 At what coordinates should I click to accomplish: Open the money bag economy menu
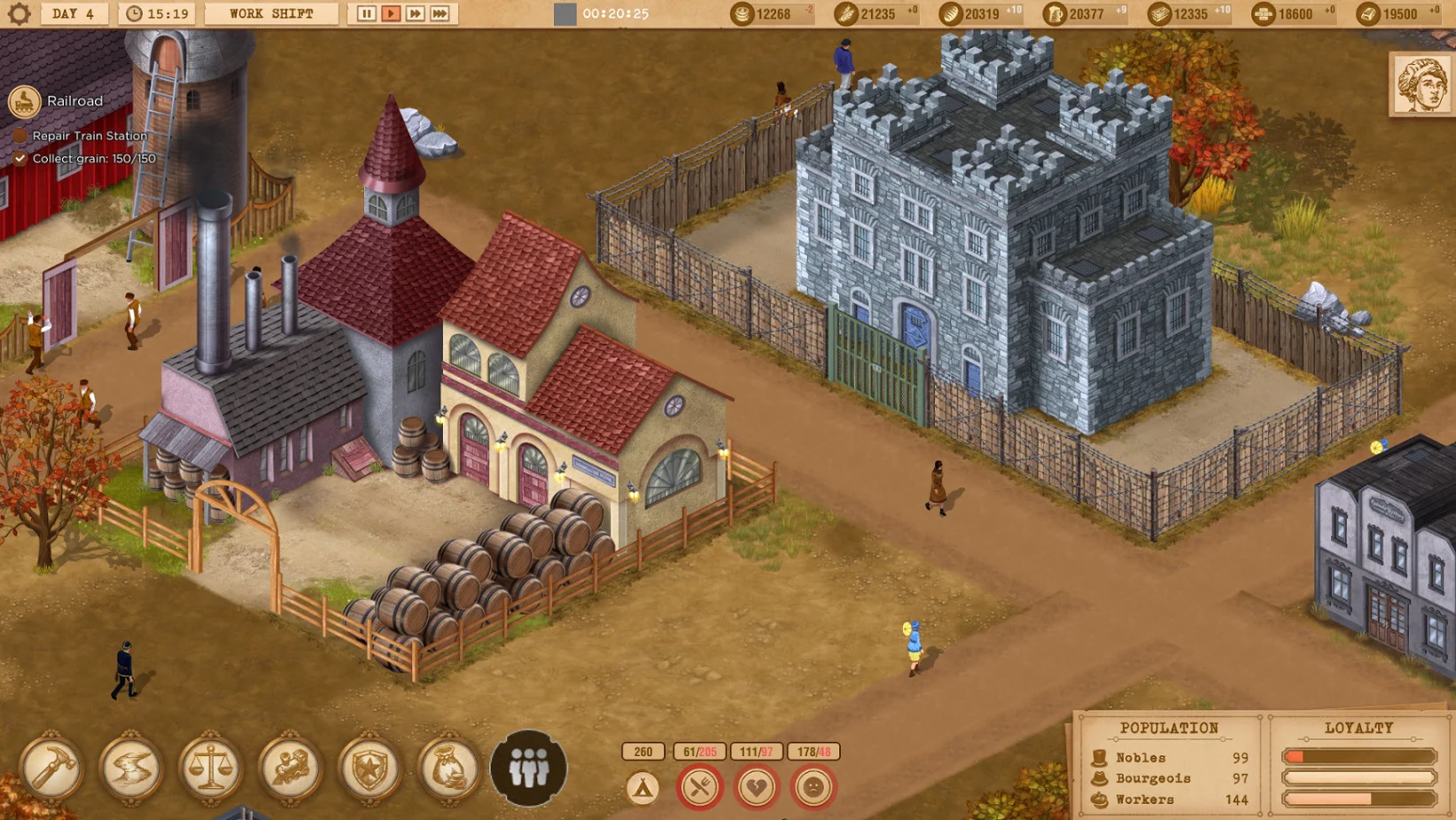pos(449,769)
